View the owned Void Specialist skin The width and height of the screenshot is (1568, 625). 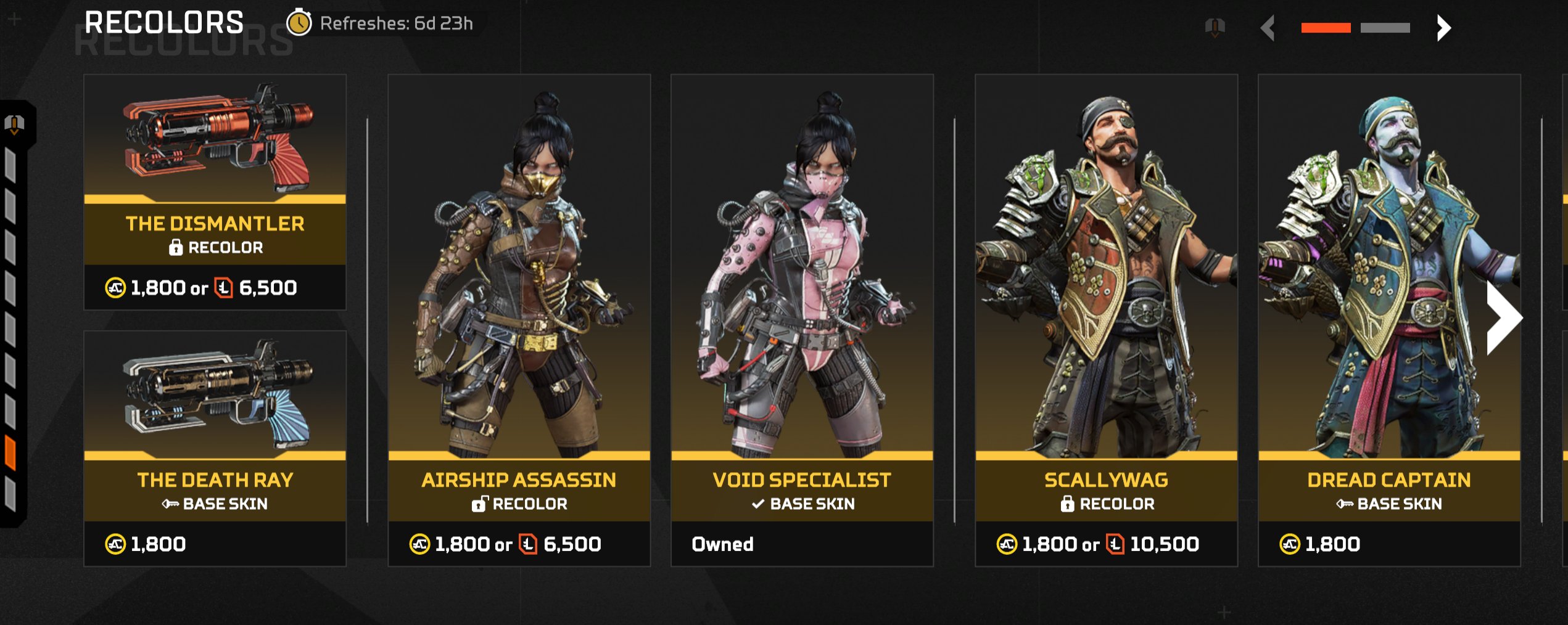click(802, 320)
